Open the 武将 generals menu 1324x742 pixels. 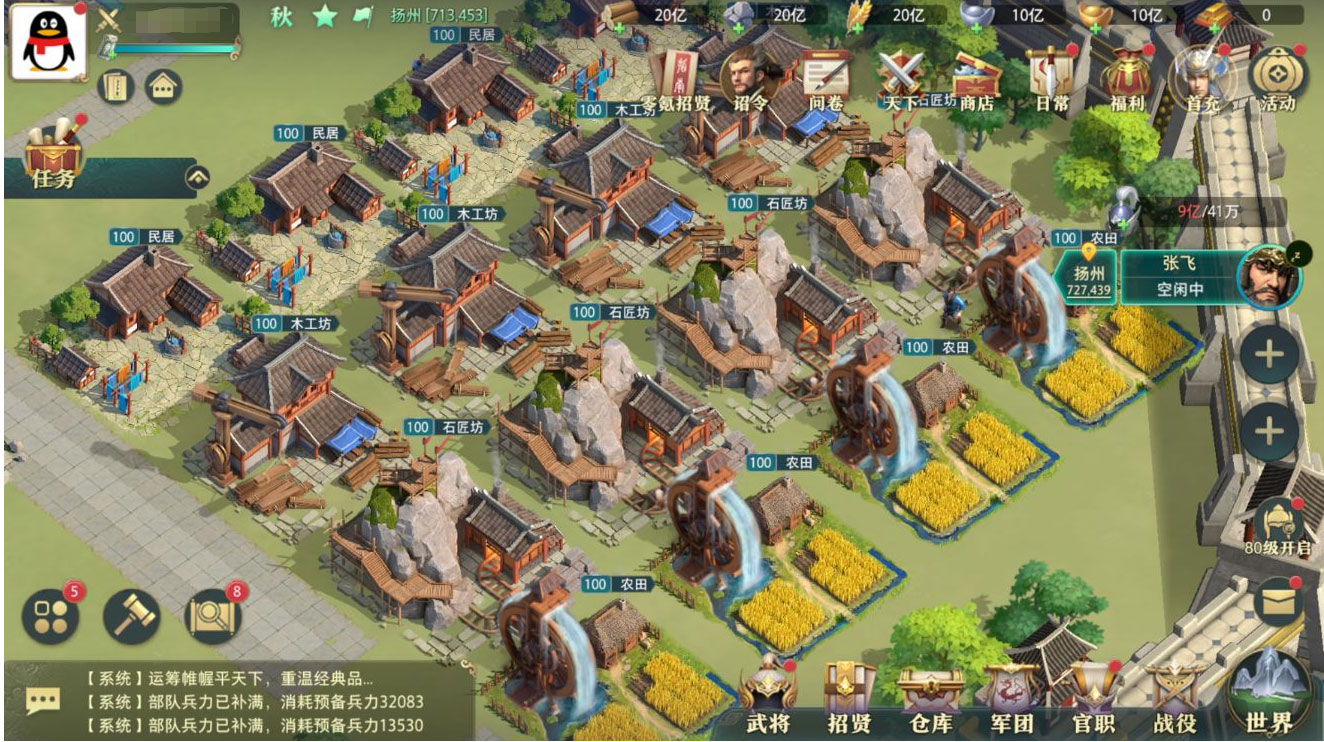coord(768,696)
